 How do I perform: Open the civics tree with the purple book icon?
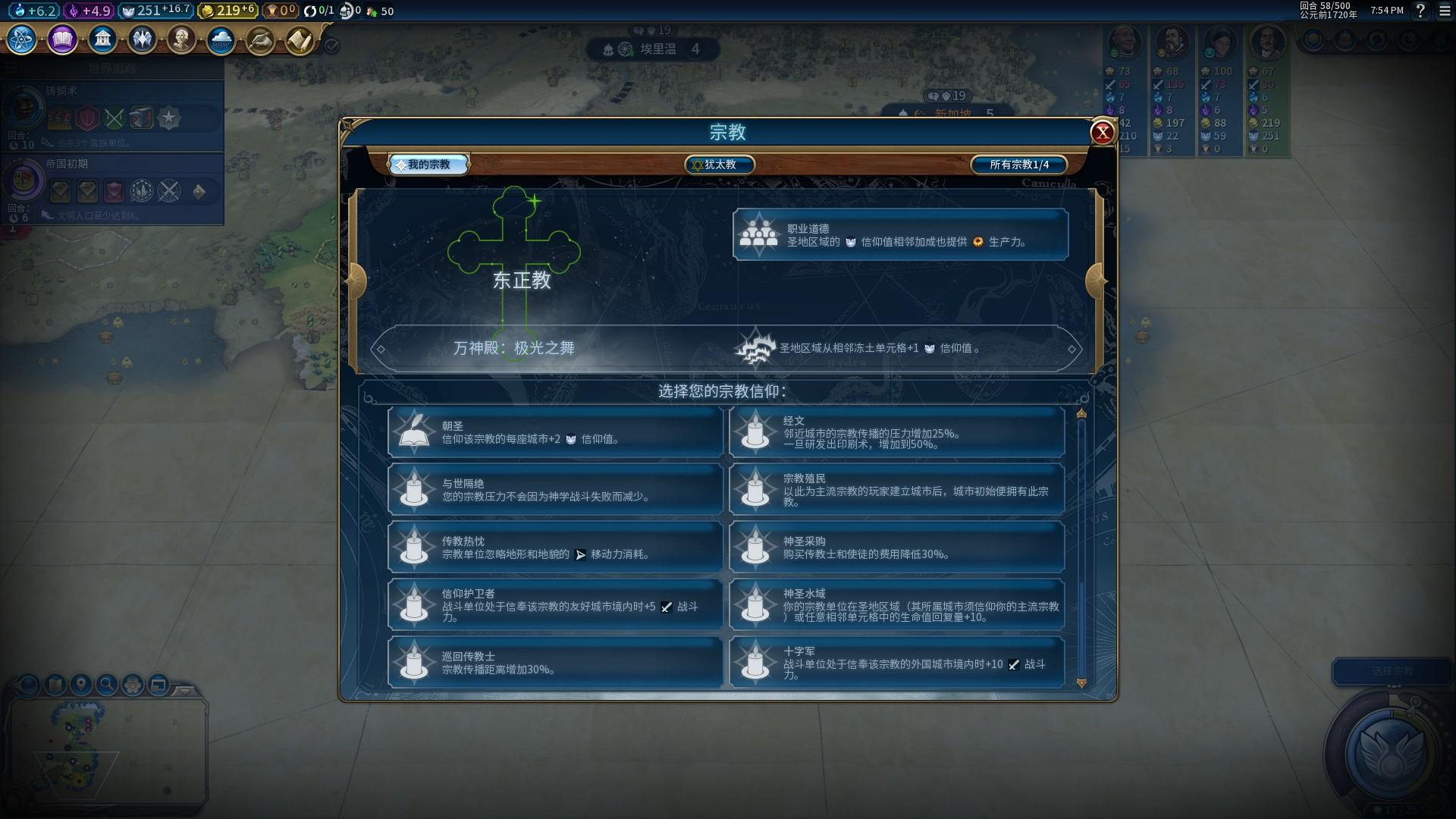(x=61, y=40)
